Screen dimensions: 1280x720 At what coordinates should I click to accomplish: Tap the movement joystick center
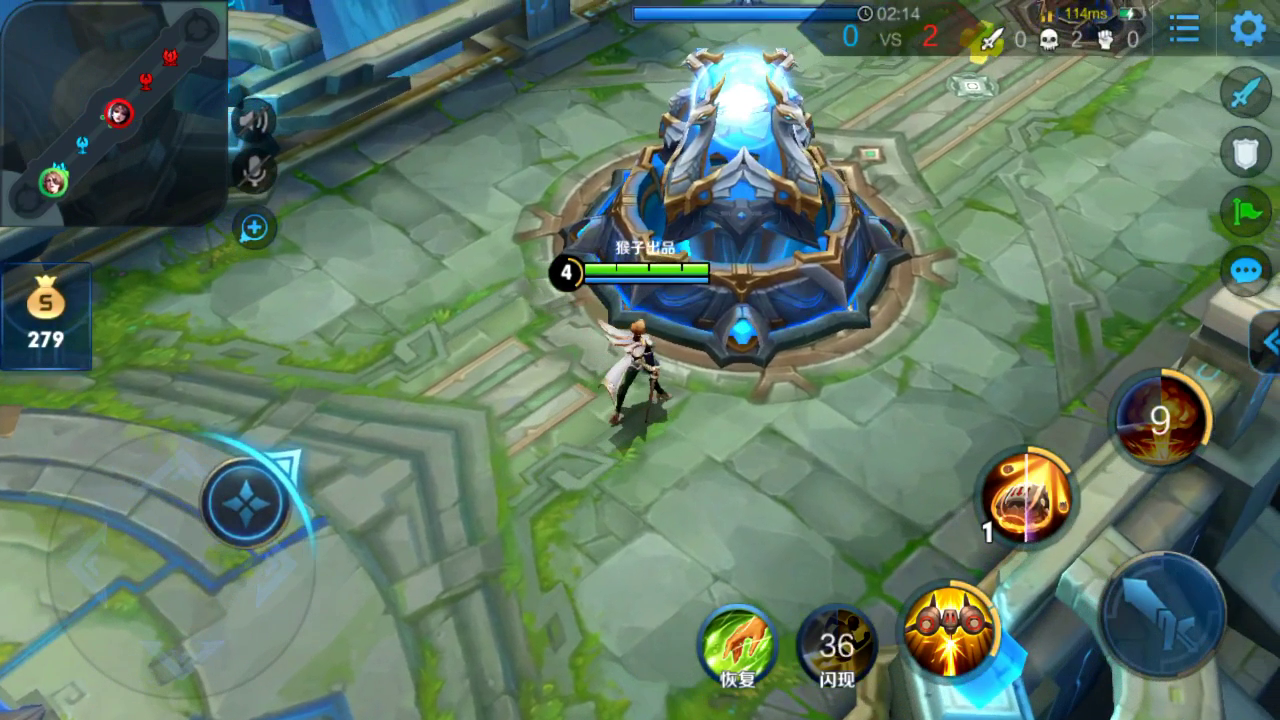click(246, 503)
